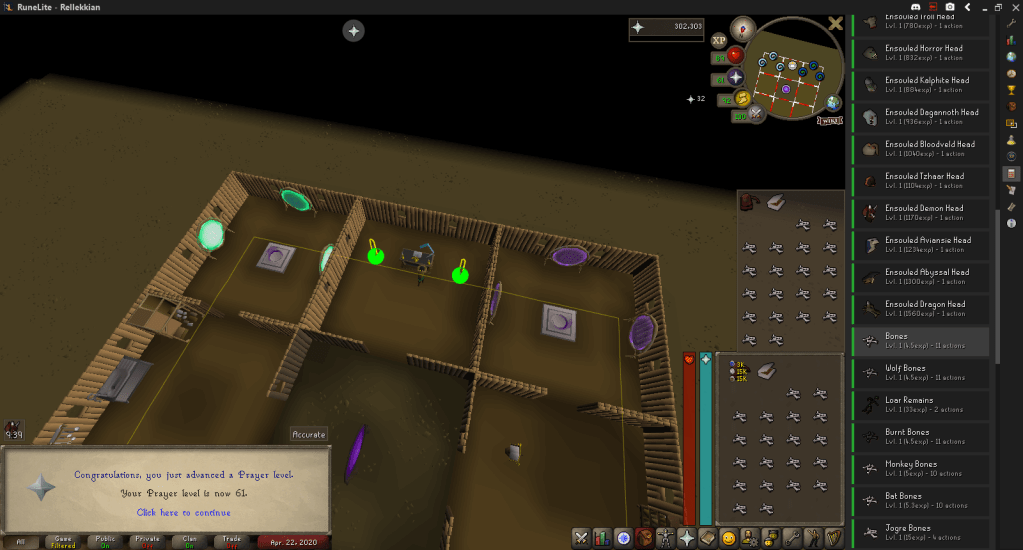Image resolution: width=1023 pixels, height=550 pixels.
Task: Open the Private chat tab
Action: pyautogui.click(x=147, y=541)
